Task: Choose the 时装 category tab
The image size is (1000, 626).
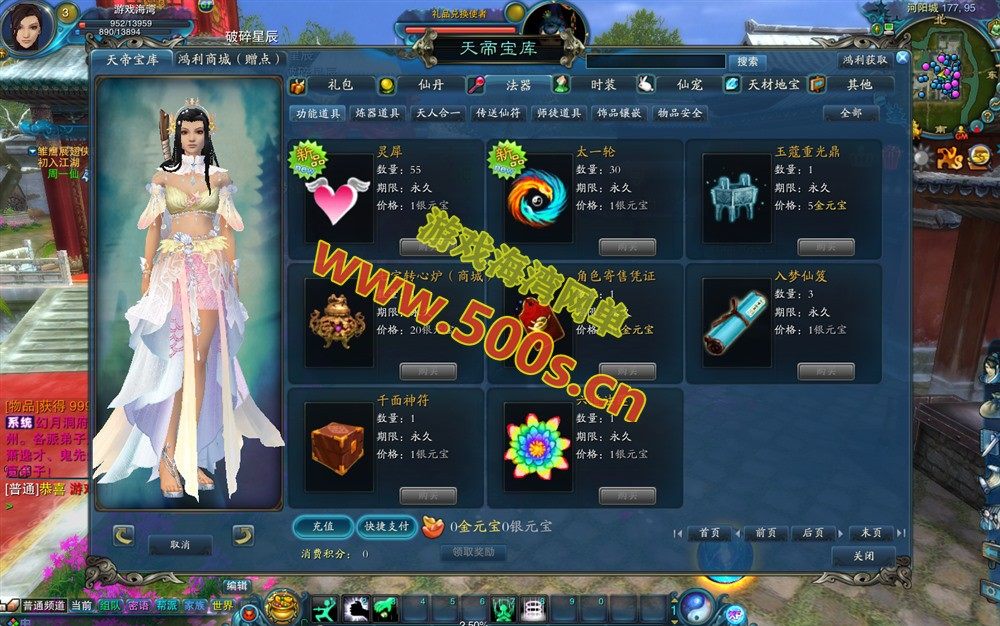Action: tap(602, 85)
